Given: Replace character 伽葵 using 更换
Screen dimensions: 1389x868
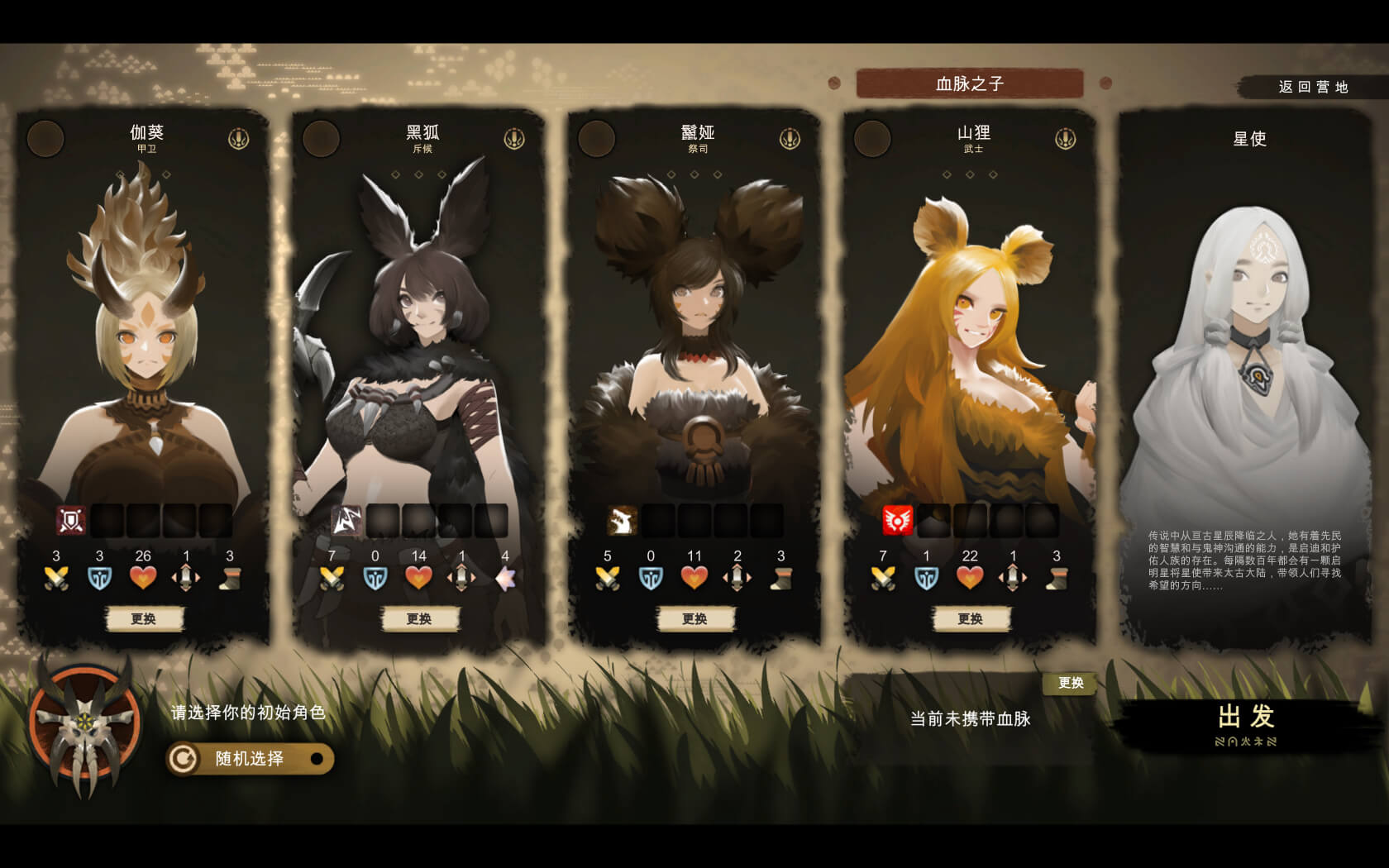Looking at the screenshot, I should [x=144, y=618].
